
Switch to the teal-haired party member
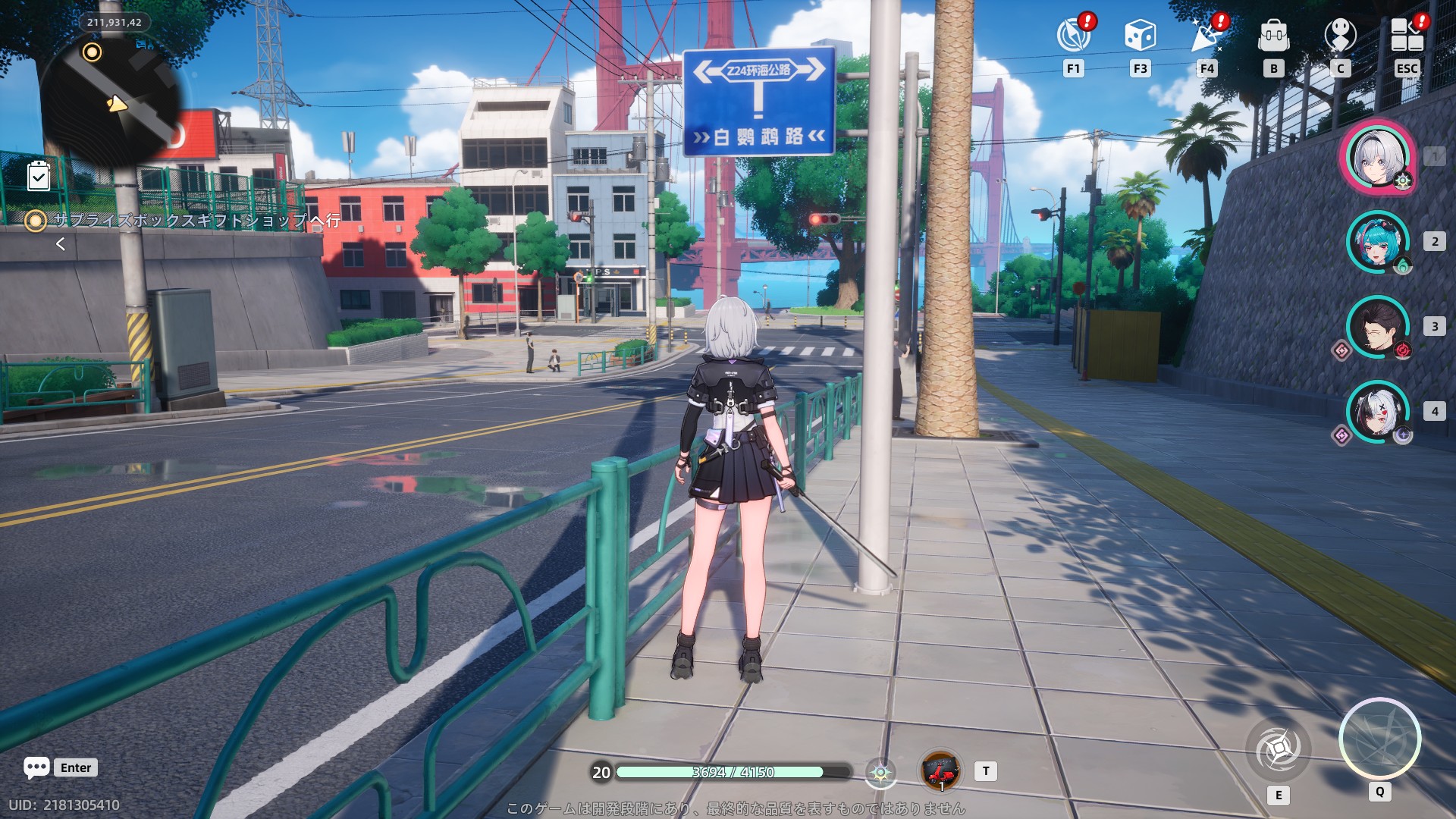(x=1377, y=242)
